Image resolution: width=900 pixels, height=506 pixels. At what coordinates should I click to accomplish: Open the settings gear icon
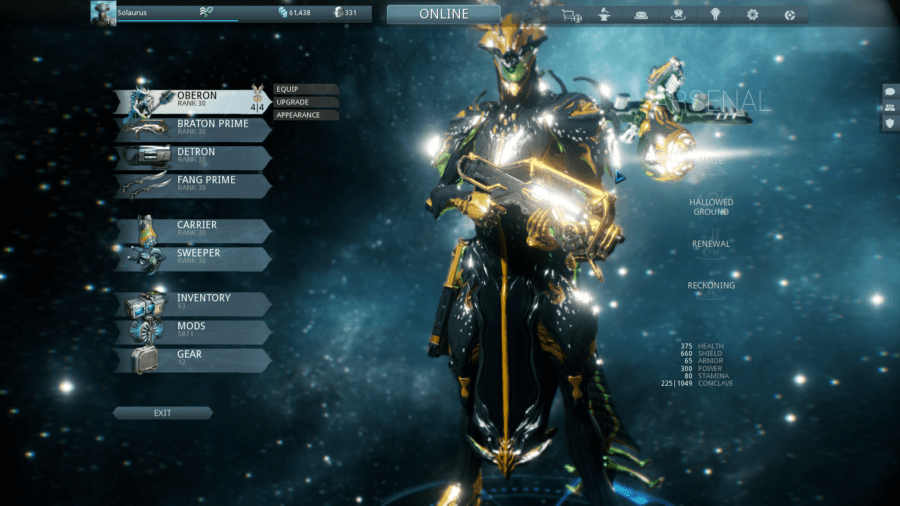click(752, 15)
